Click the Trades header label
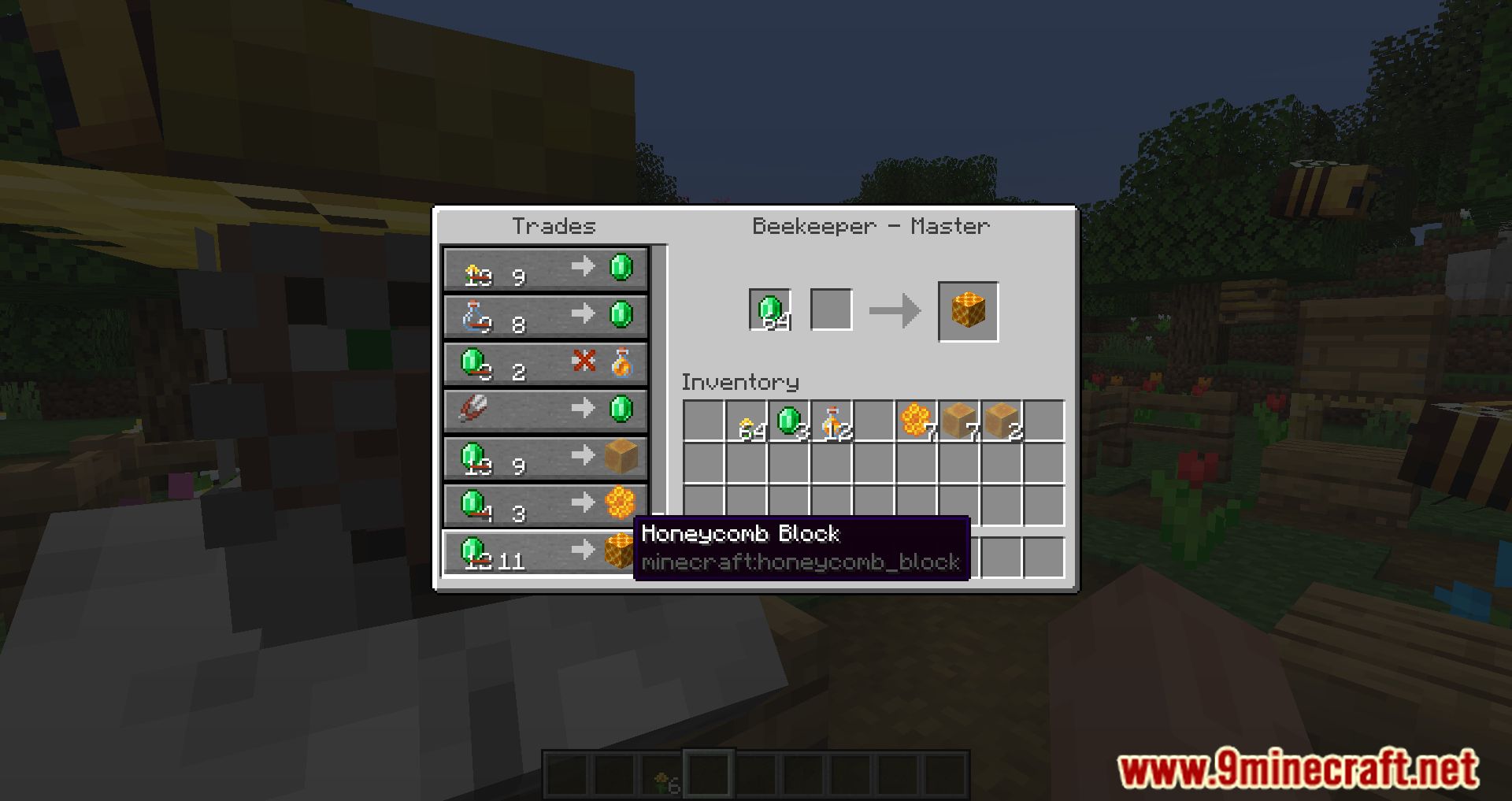Screen dimensions: 1512x801 [551, 226]
